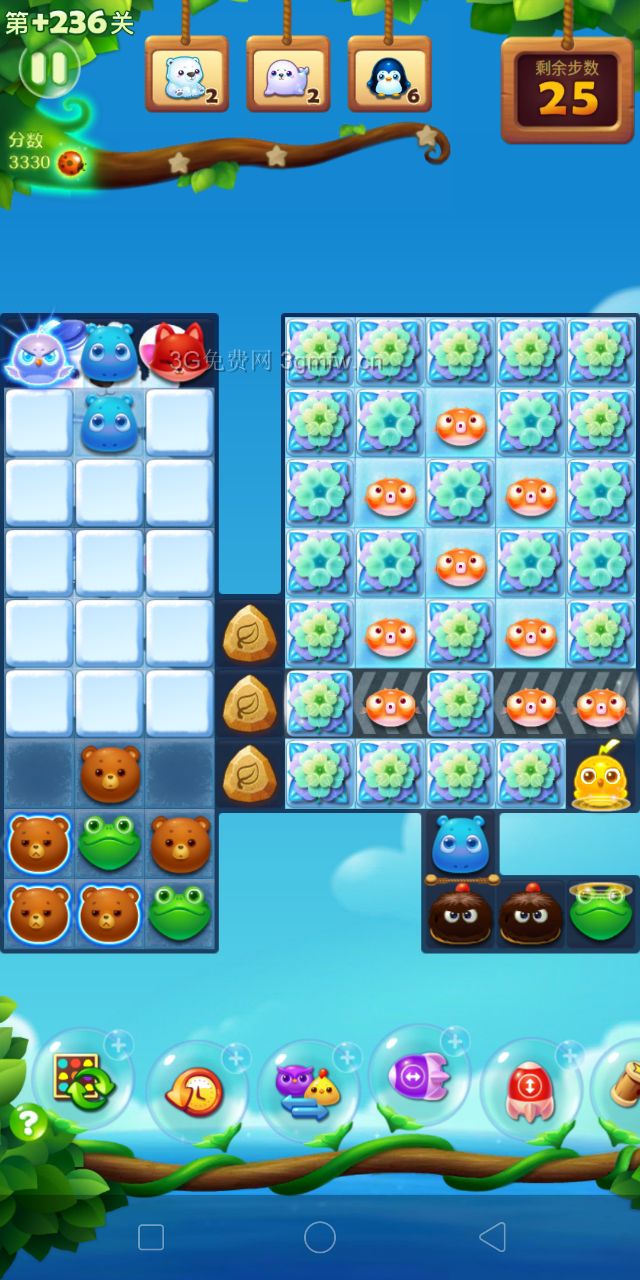Select the red fox tile

[x=179, y=350]
